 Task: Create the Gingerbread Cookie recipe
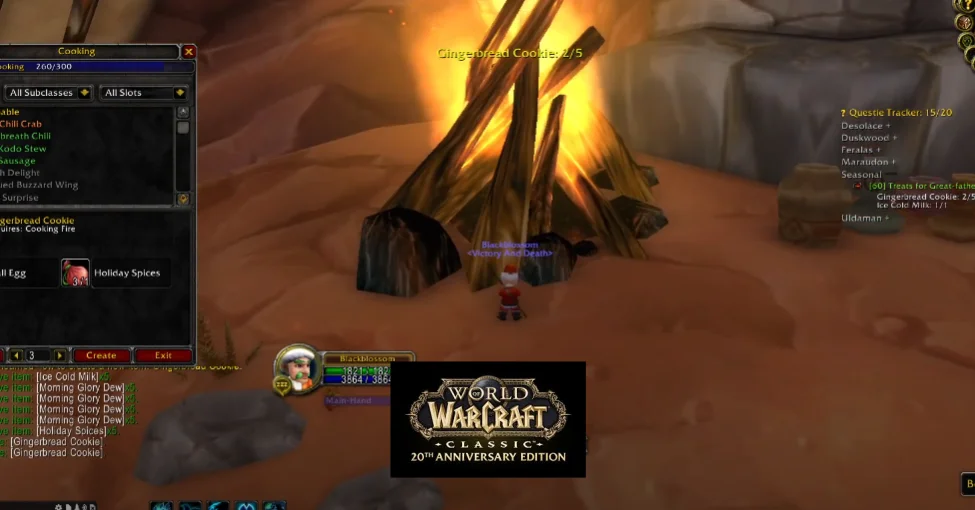[101, 355]
